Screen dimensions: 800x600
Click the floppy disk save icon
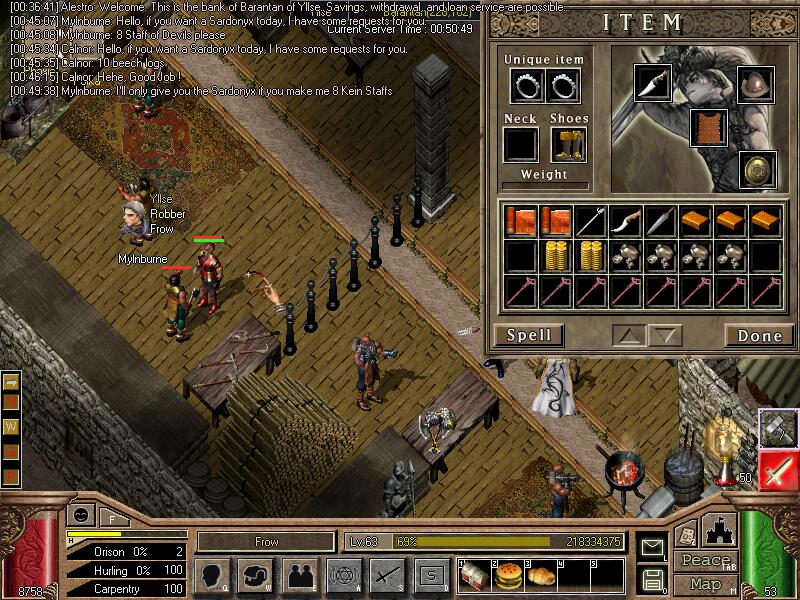pos(653,579)
